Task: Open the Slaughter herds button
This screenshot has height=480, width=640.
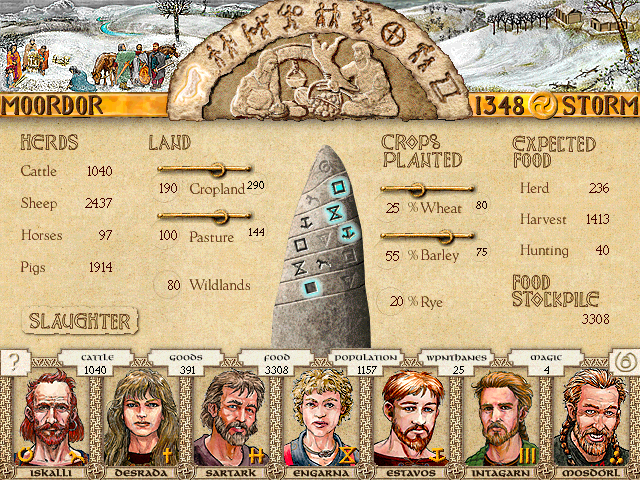Action: 80,321
